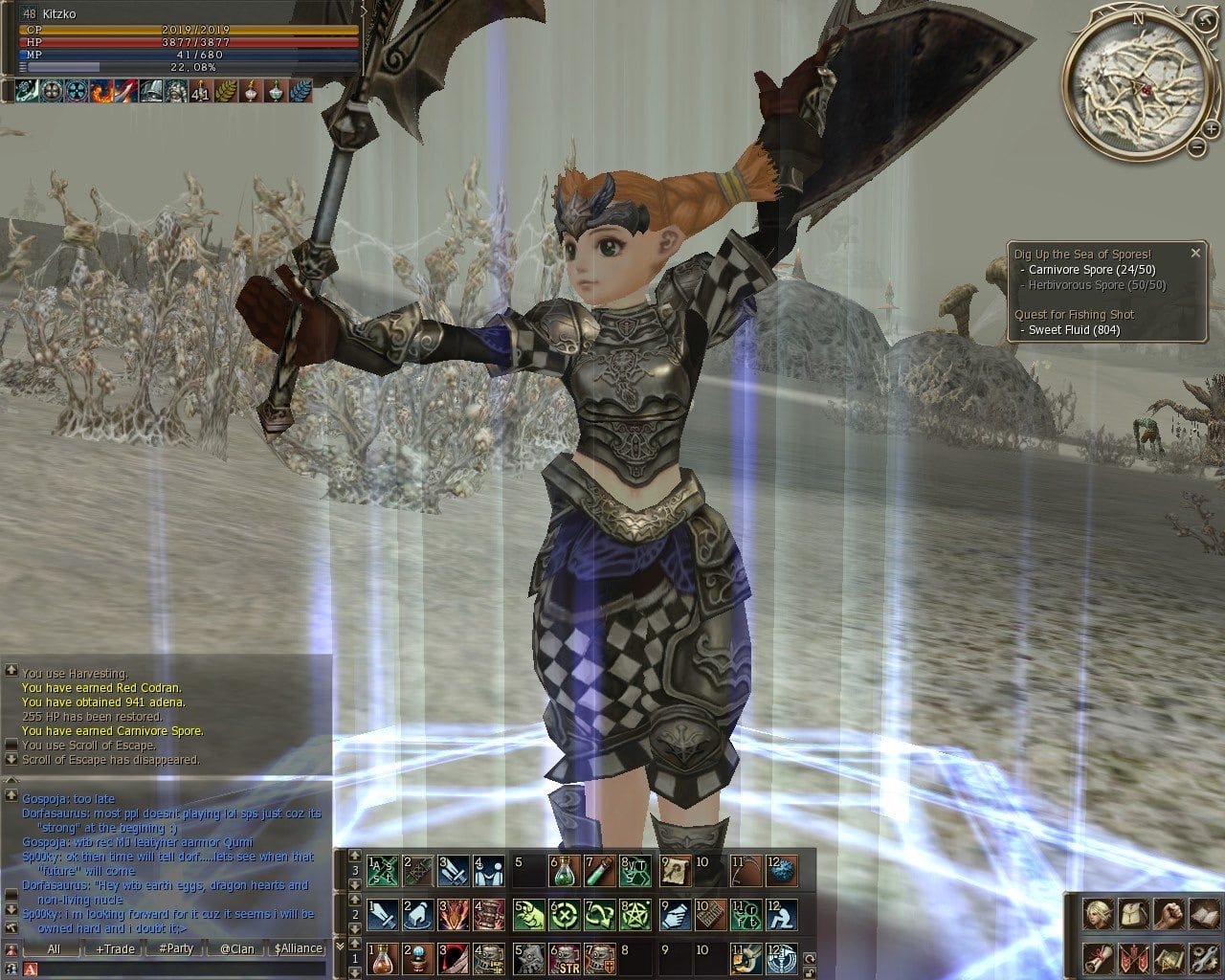This screenshot has width=1225, height=980.
Task: Activate the green pentagram skill
Action: point(636,914)
